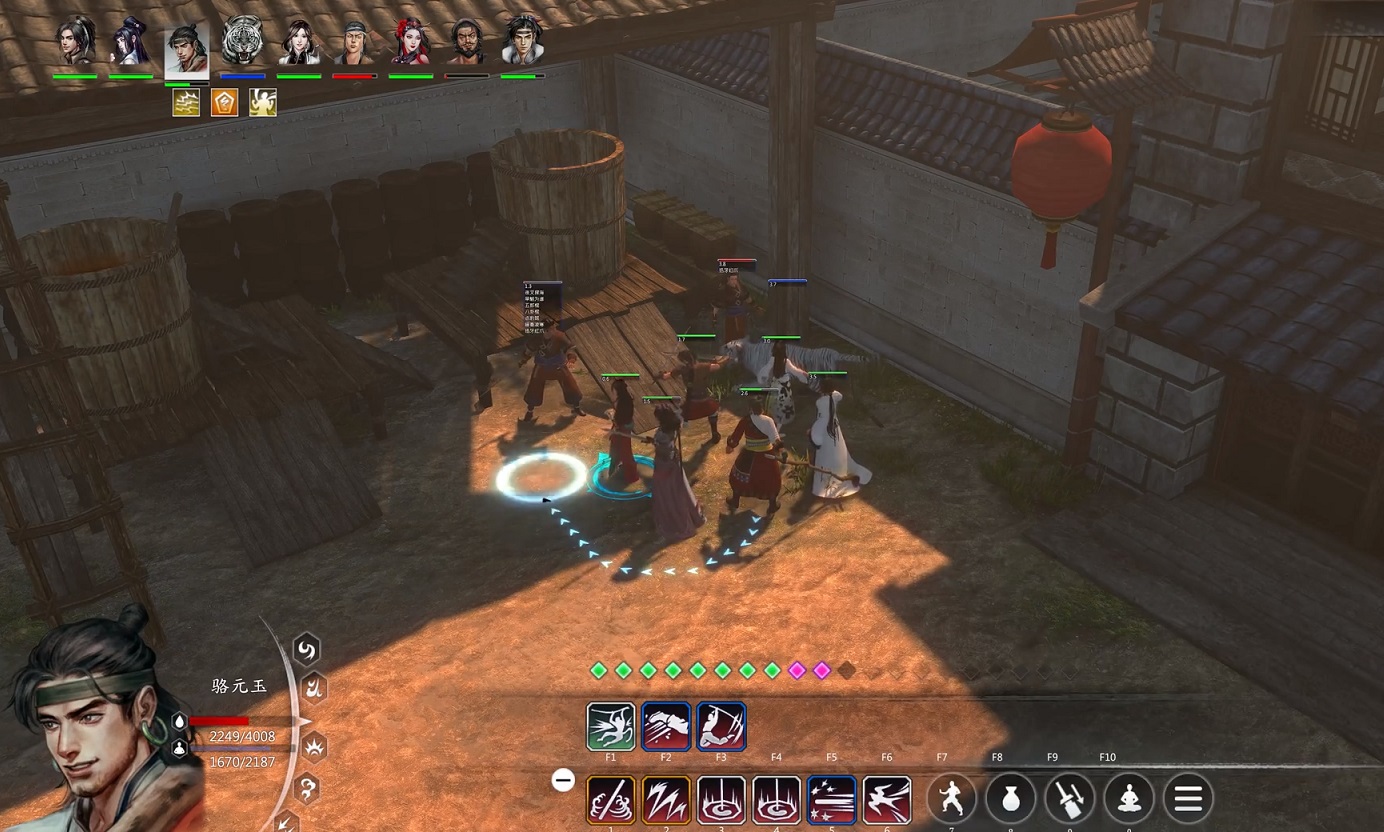Use the downward sword slash skill

coord(721,726)
